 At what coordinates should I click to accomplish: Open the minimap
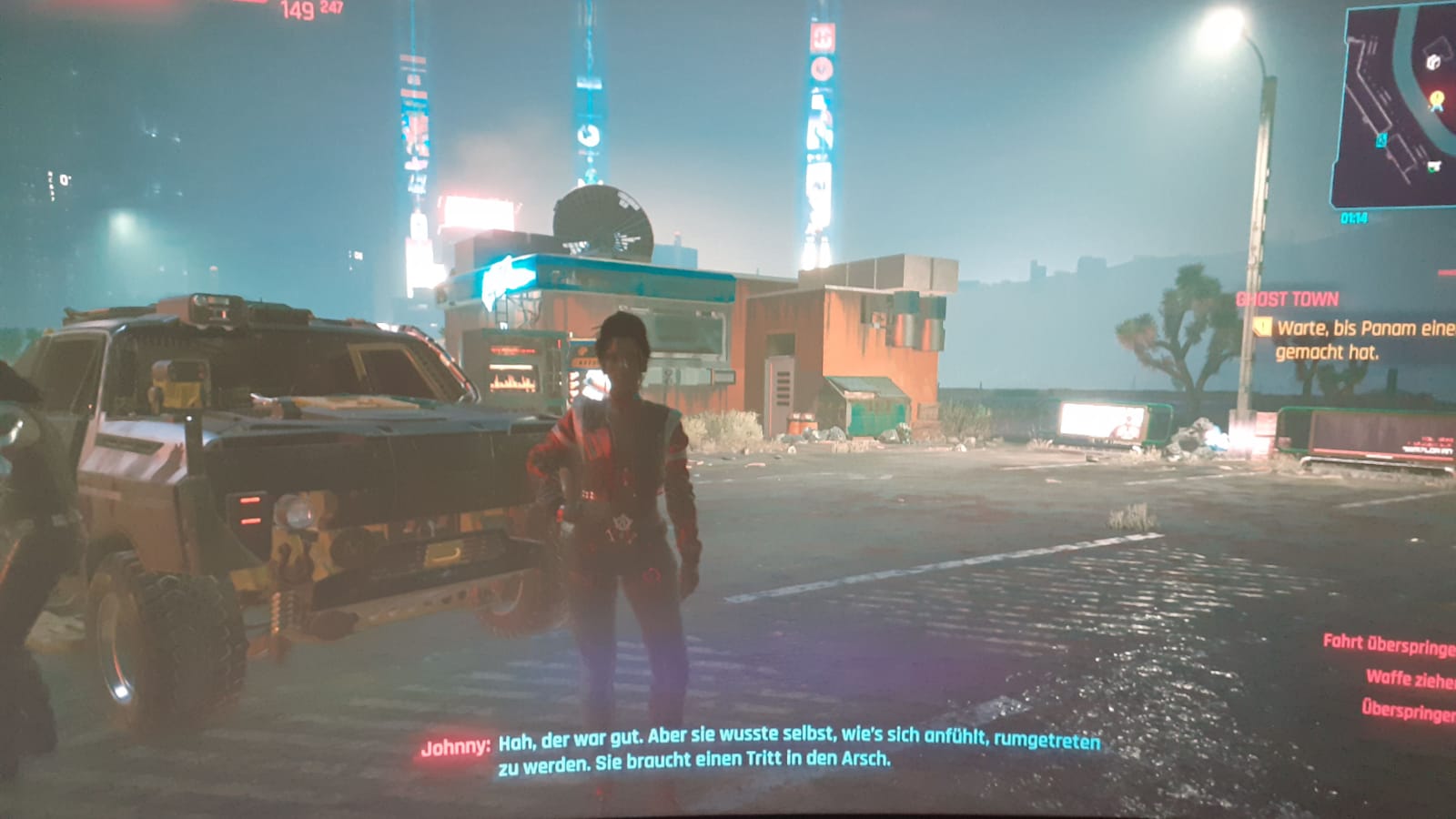(x=1394, y=105)
